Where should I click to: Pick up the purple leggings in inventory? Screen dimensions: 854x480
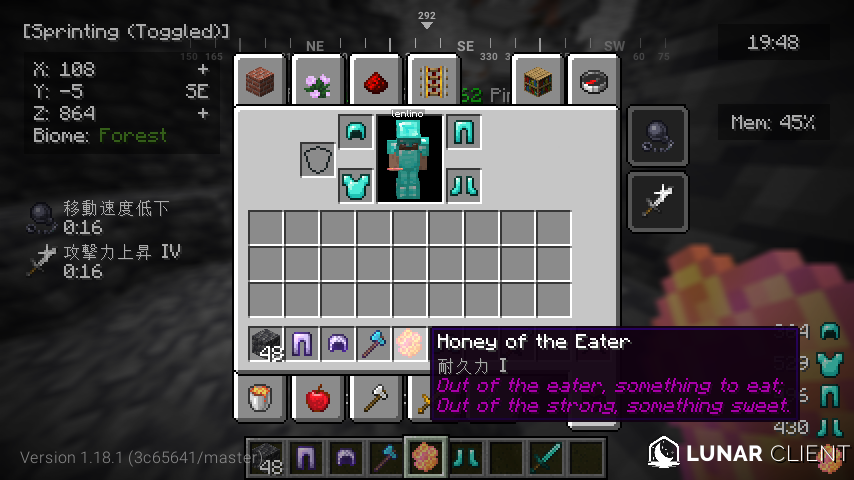click(301, 343)
